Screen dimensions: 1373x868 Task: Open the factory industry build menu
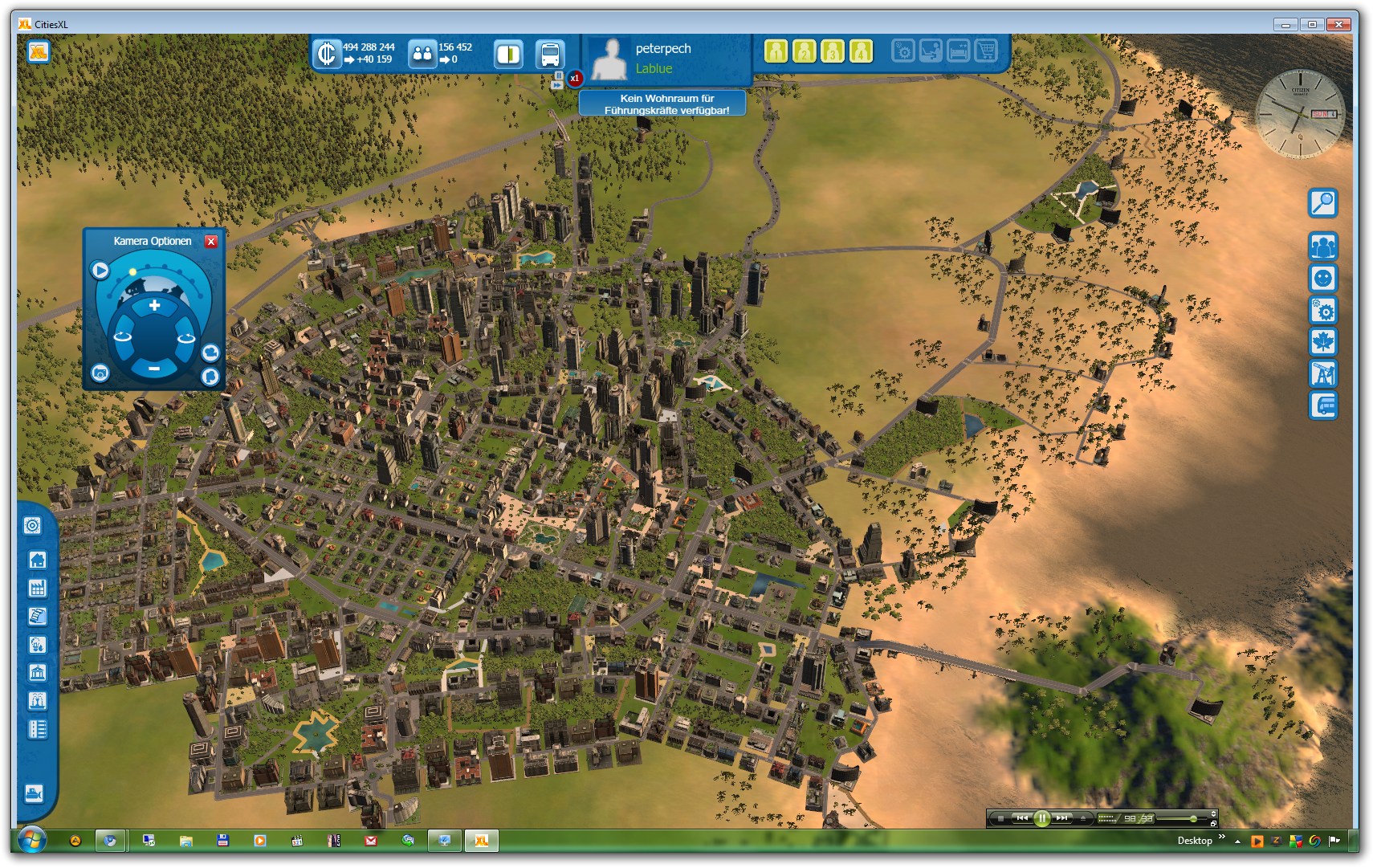tap(37, 588)
